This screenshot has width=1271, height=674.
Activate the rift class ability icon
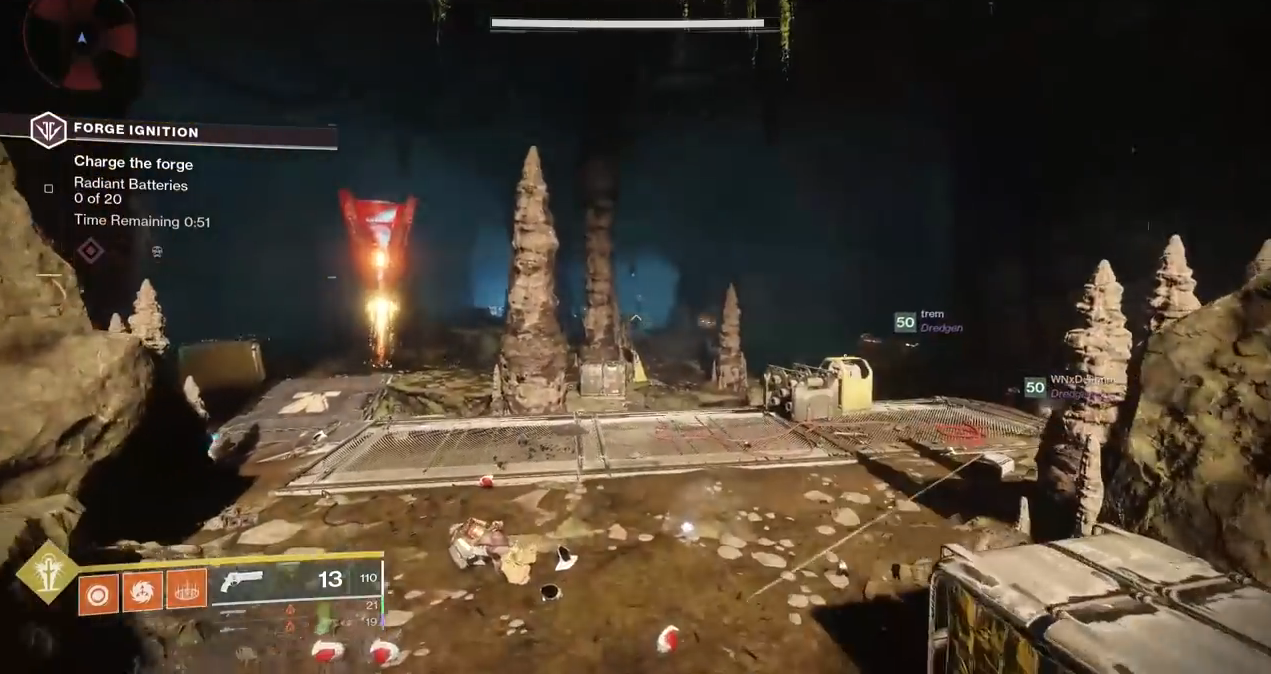coord(187,589)
